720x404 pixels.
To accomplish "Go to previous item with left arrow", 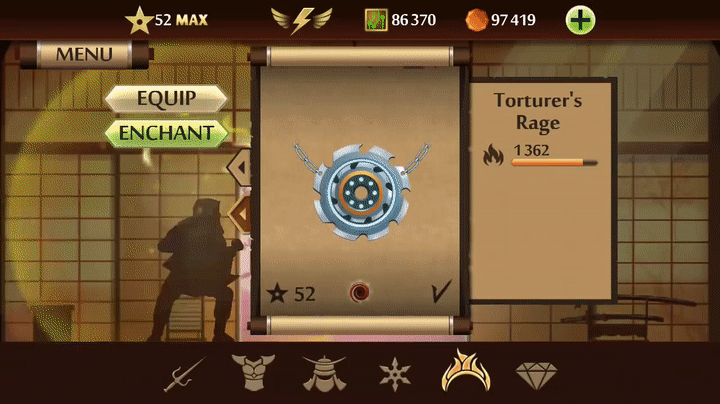I will 242,163.
